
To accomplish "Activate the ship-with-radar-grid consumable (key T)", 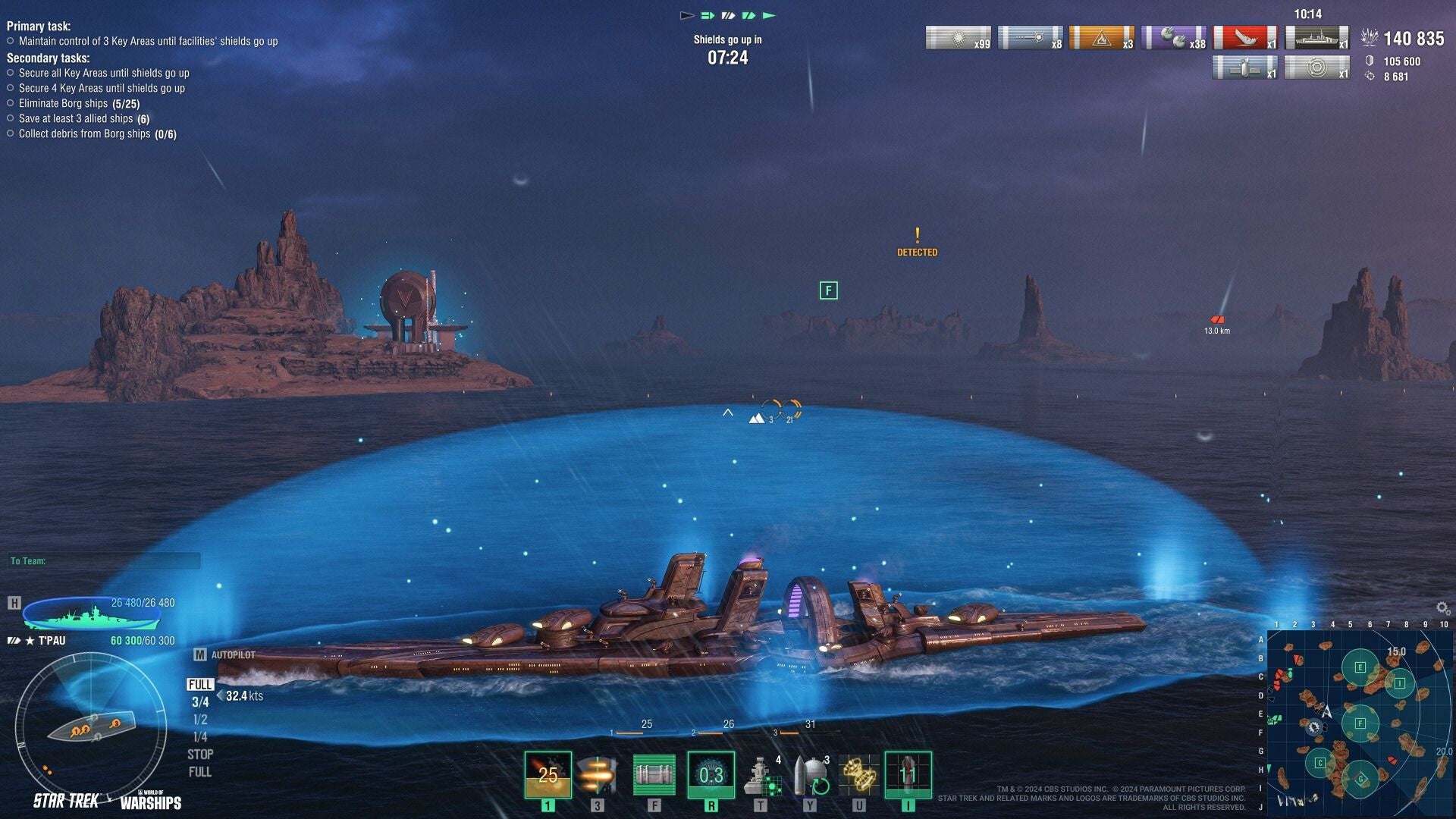I will (761, 774).
